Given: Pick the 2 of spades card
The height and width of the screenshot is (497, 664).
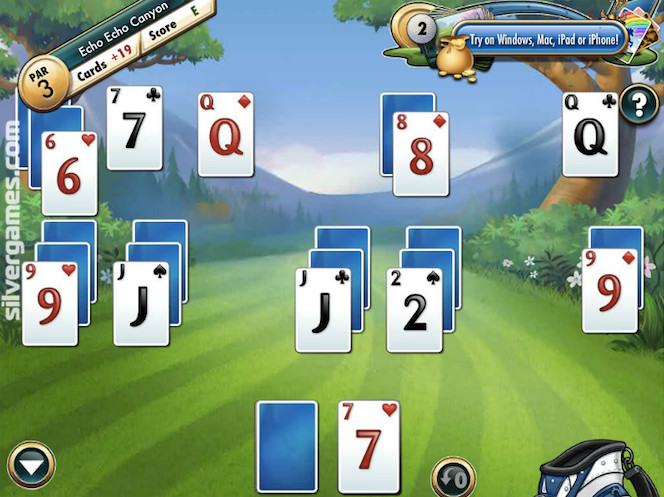Looking at the screenshot, I should point(414,309).
